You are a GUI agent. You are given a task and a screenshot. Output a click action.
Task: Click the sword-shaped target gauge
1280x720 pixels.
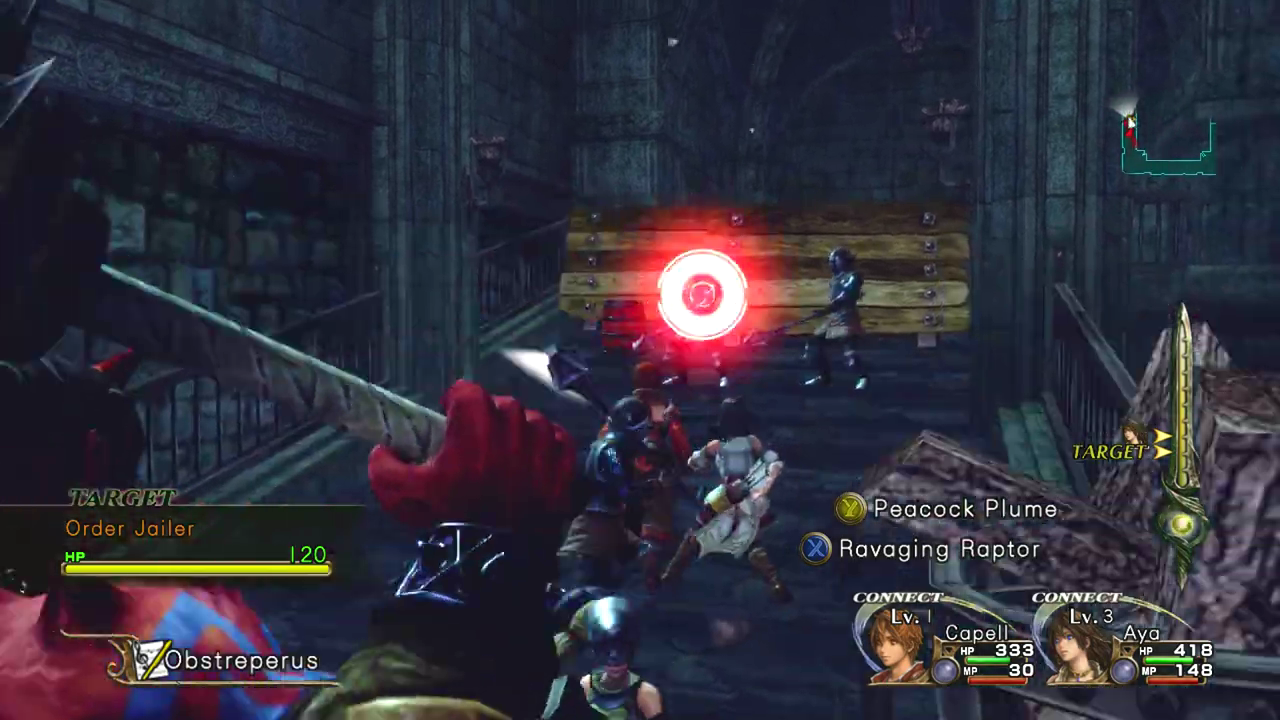(1181, 440)
